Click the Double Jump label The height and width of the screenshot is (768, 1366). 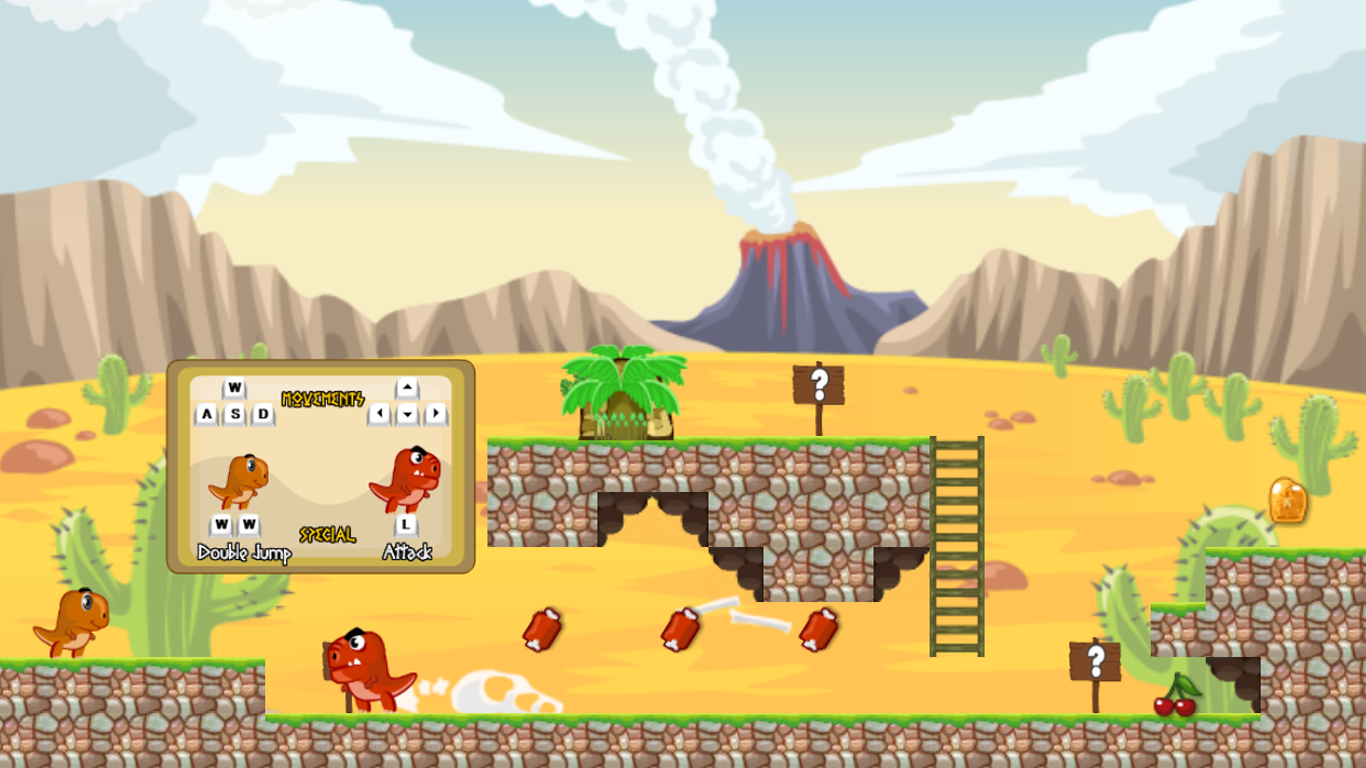[x=243, y=550]
